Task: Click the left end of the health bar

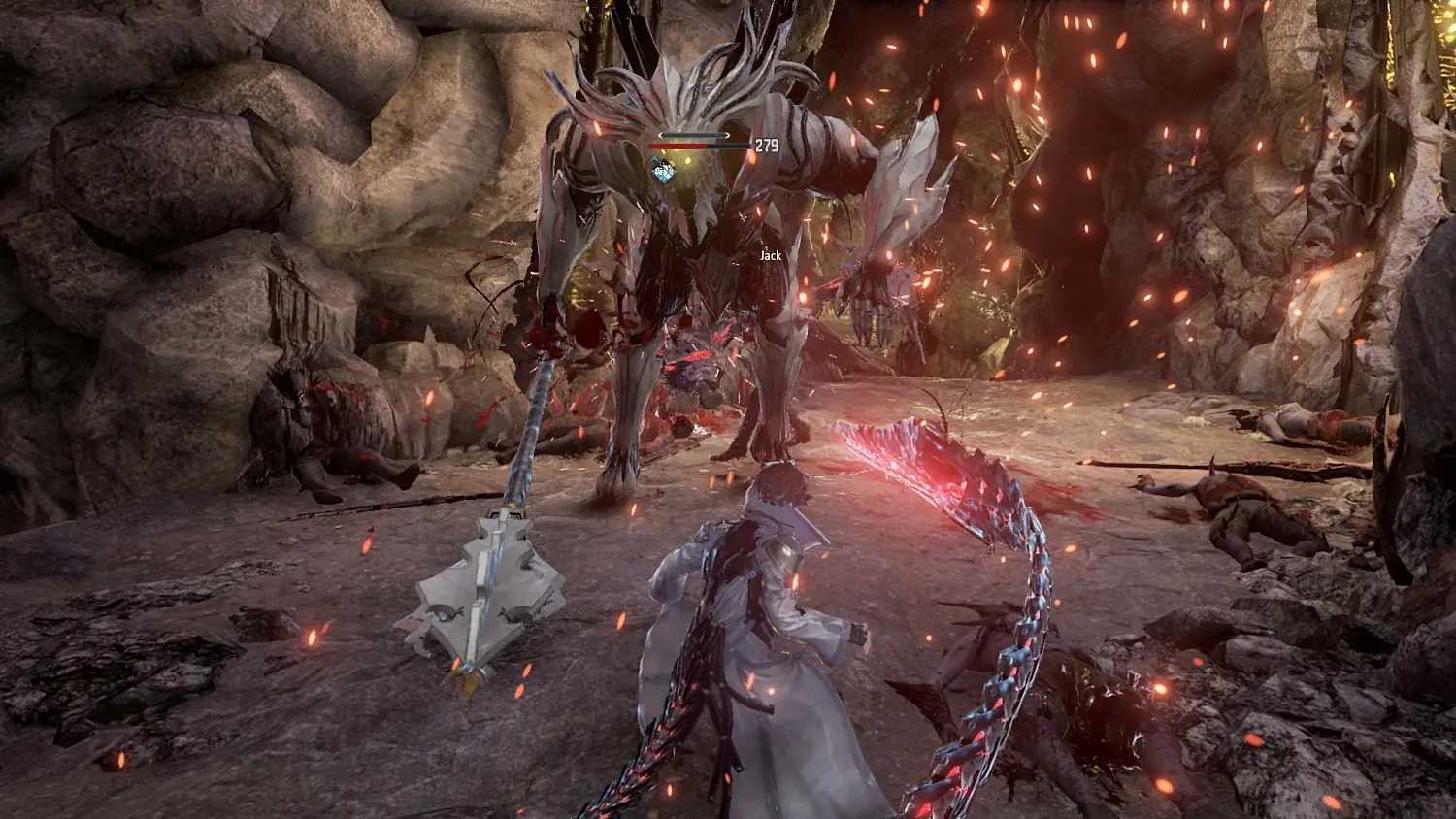Action: point(651,146)
